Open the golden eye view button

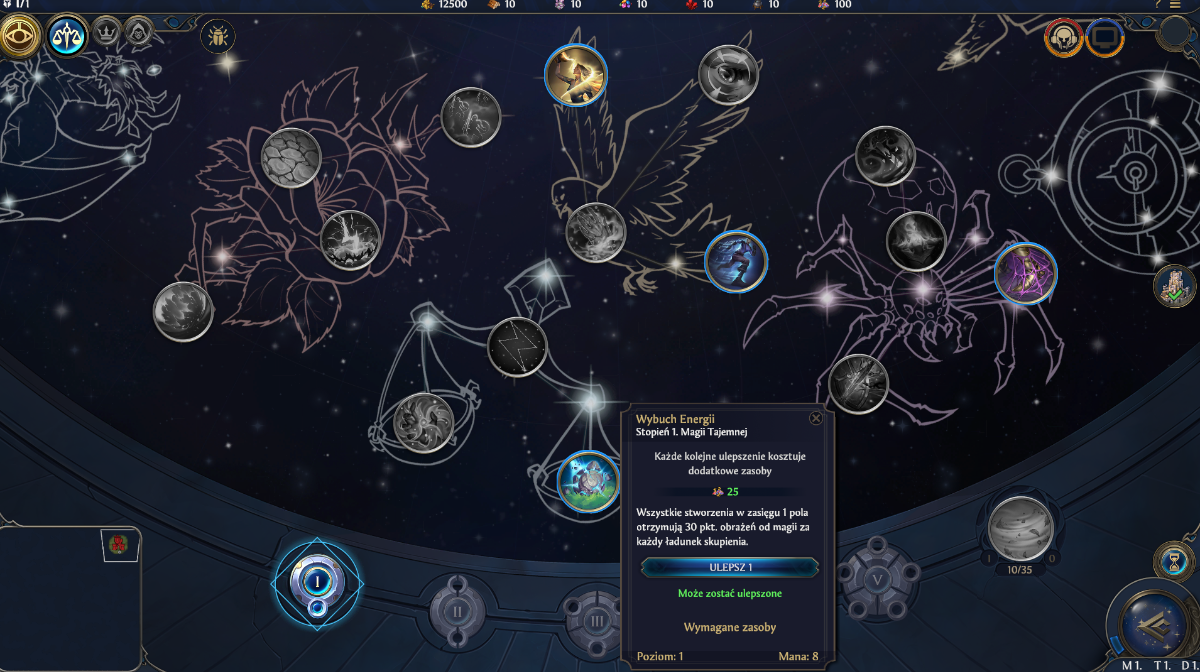pyautogui.click(x=19, y=37)
